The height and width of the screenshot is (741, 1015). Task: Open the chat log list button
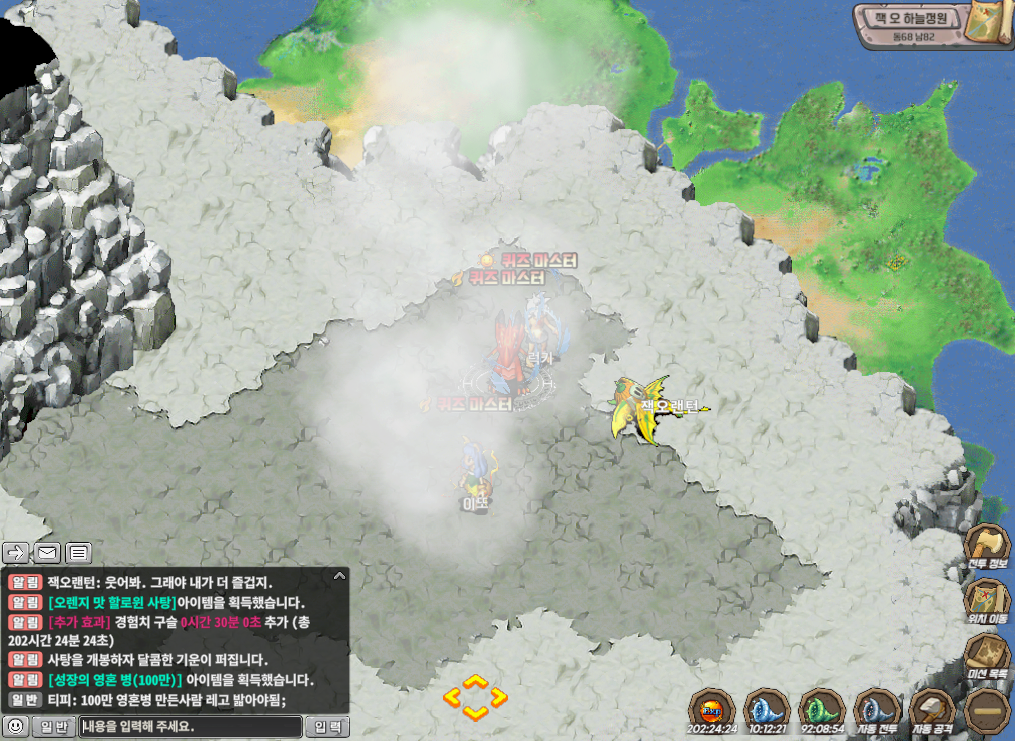click(79, 551)
